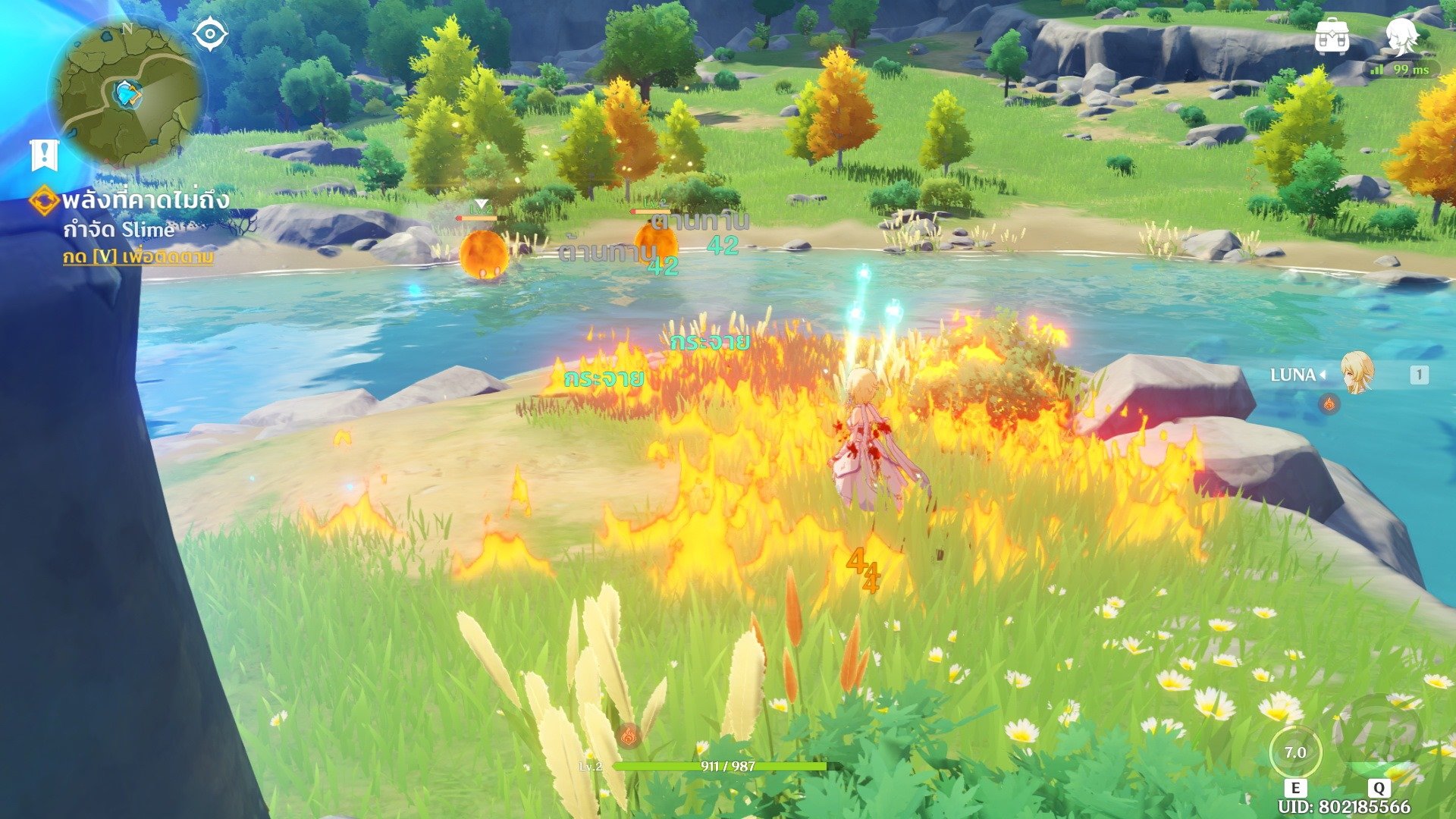The image size is (1456, 819).
Task: Click the exclamation mark quest banner icon
Action: [44, 155]
